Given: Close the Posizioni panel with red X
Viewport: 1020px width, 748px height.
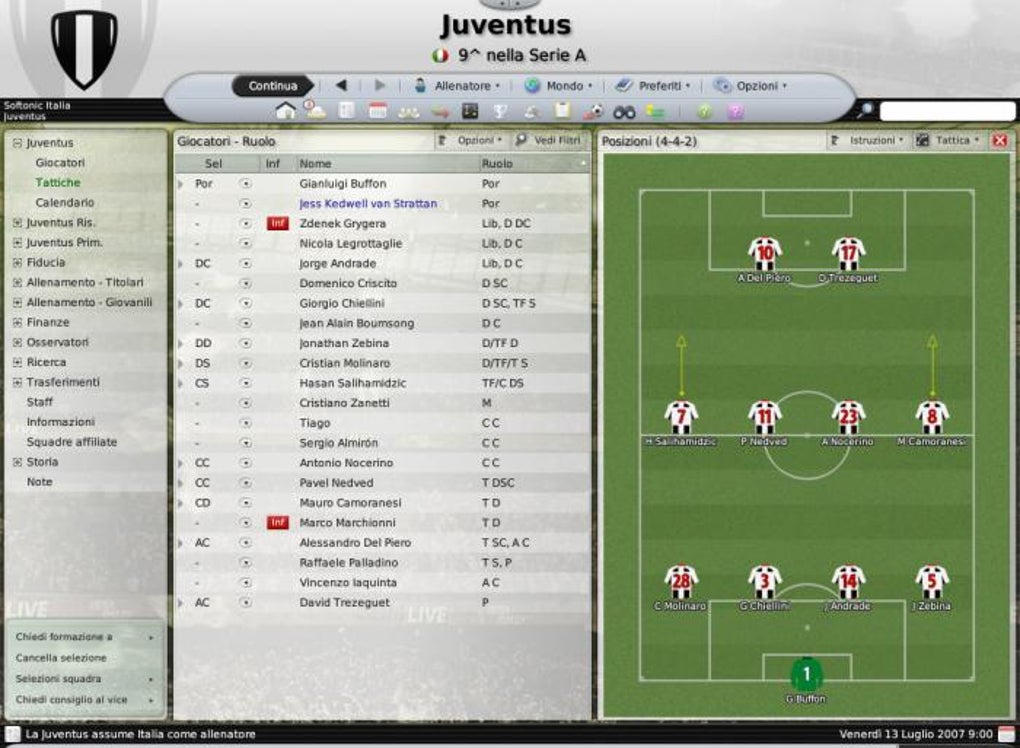Looking at the screenshot, I should click(999, 141).
